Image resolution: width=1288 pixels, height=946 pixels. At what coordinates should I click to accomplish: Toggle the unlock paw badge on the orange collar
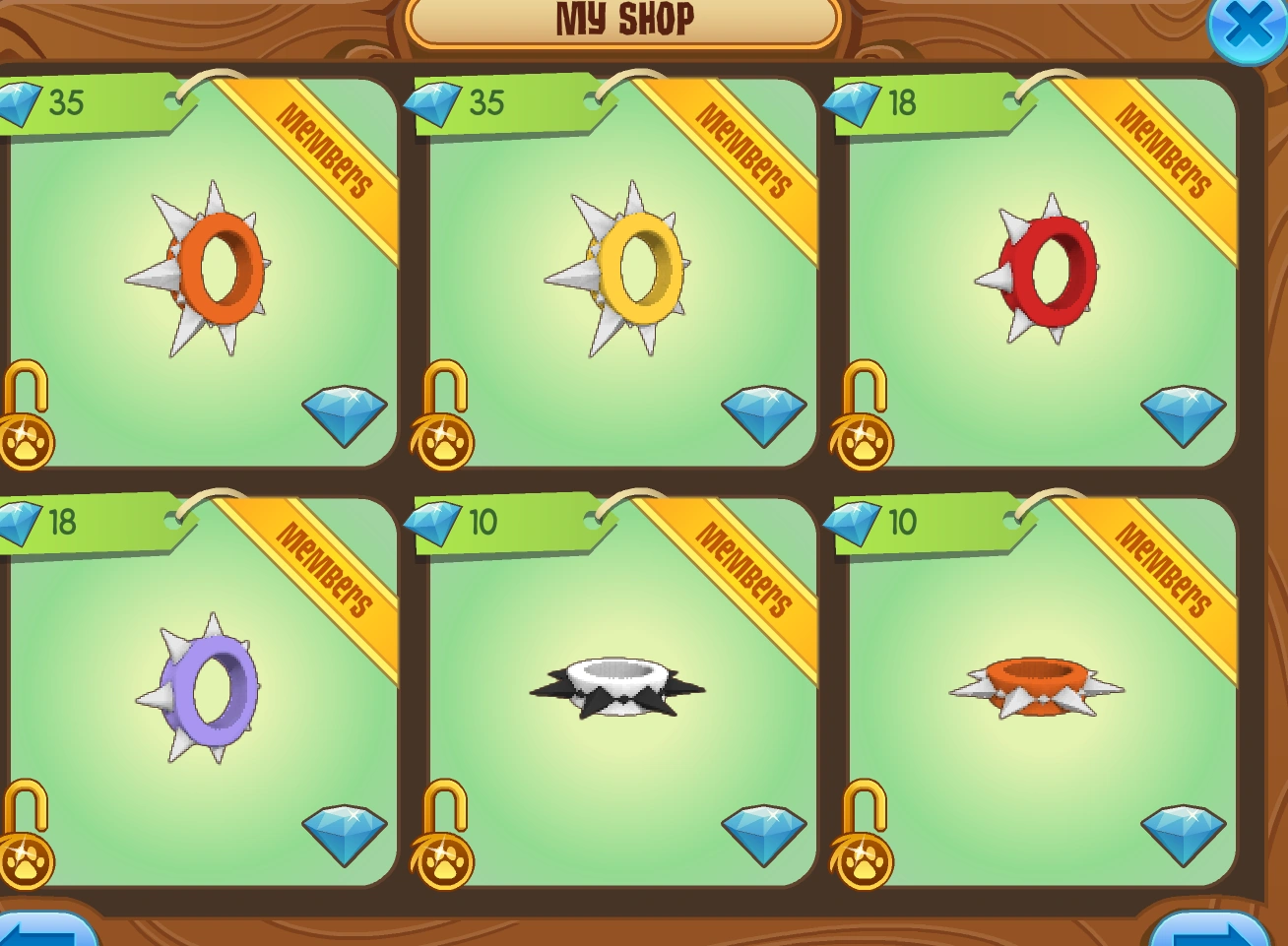[x=27, y=439]
